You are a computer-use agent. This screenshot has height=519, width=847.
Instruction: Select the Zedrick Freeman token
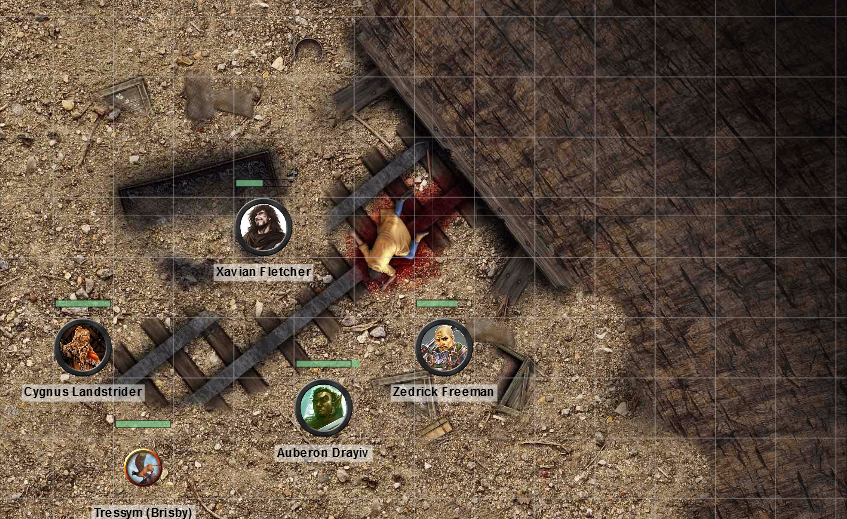[x=443, y=347]
